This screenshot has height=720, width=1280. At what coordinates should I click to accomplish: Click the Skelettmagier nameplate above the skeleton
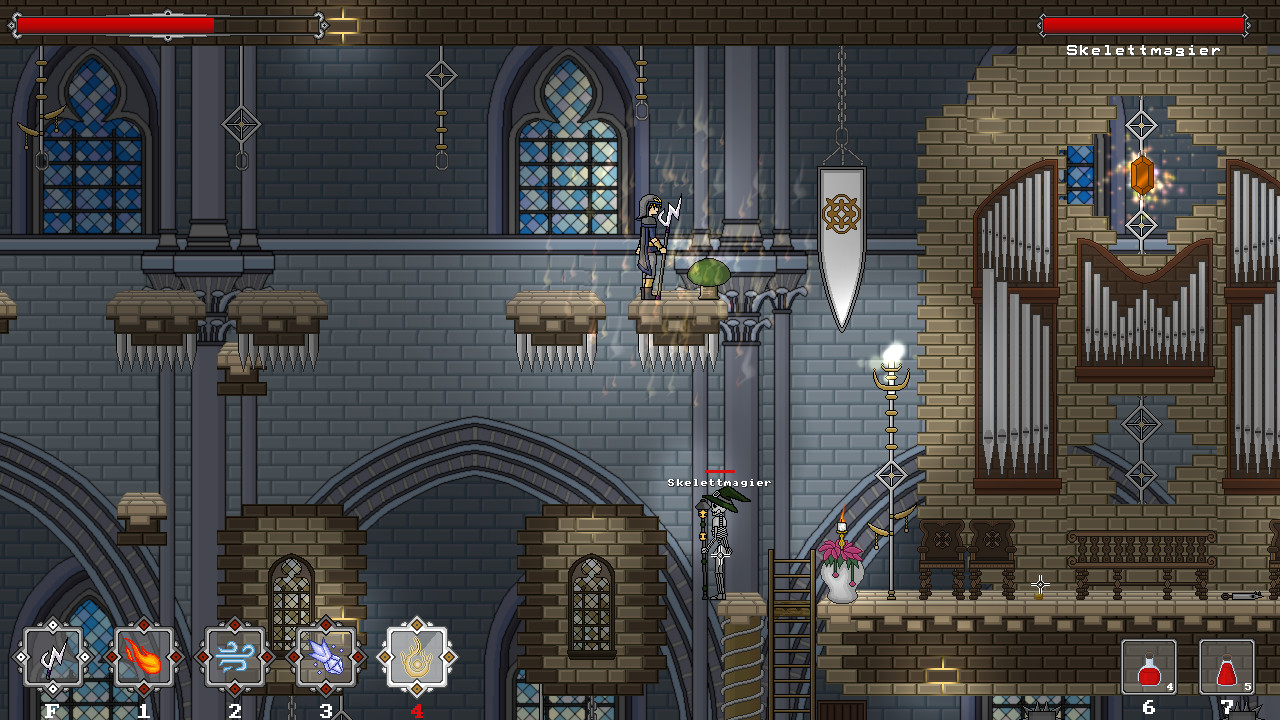[718, 481]
